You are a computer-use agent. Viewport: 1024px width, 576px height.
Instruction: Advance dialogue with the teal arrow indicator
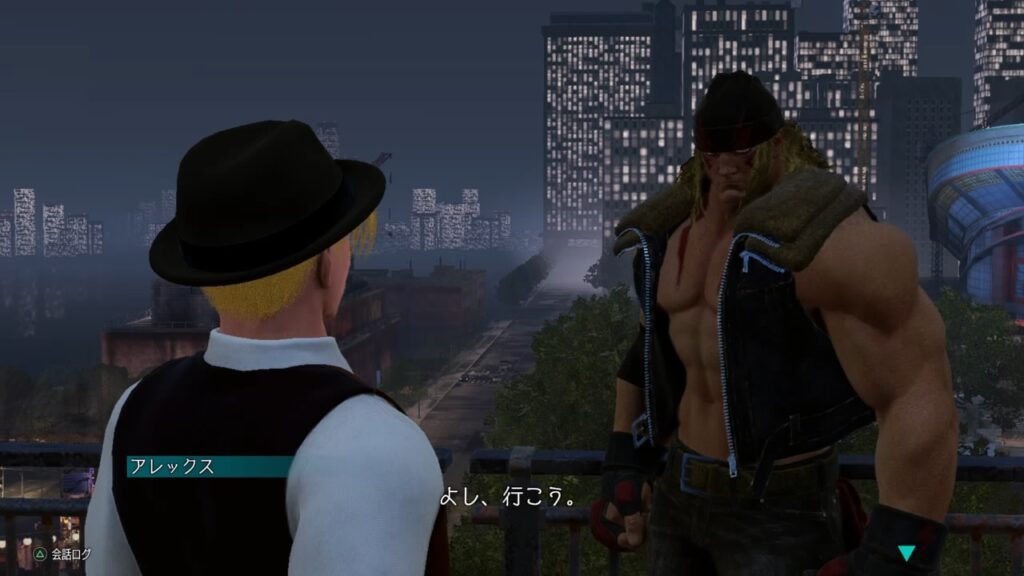tap(906, 553)
